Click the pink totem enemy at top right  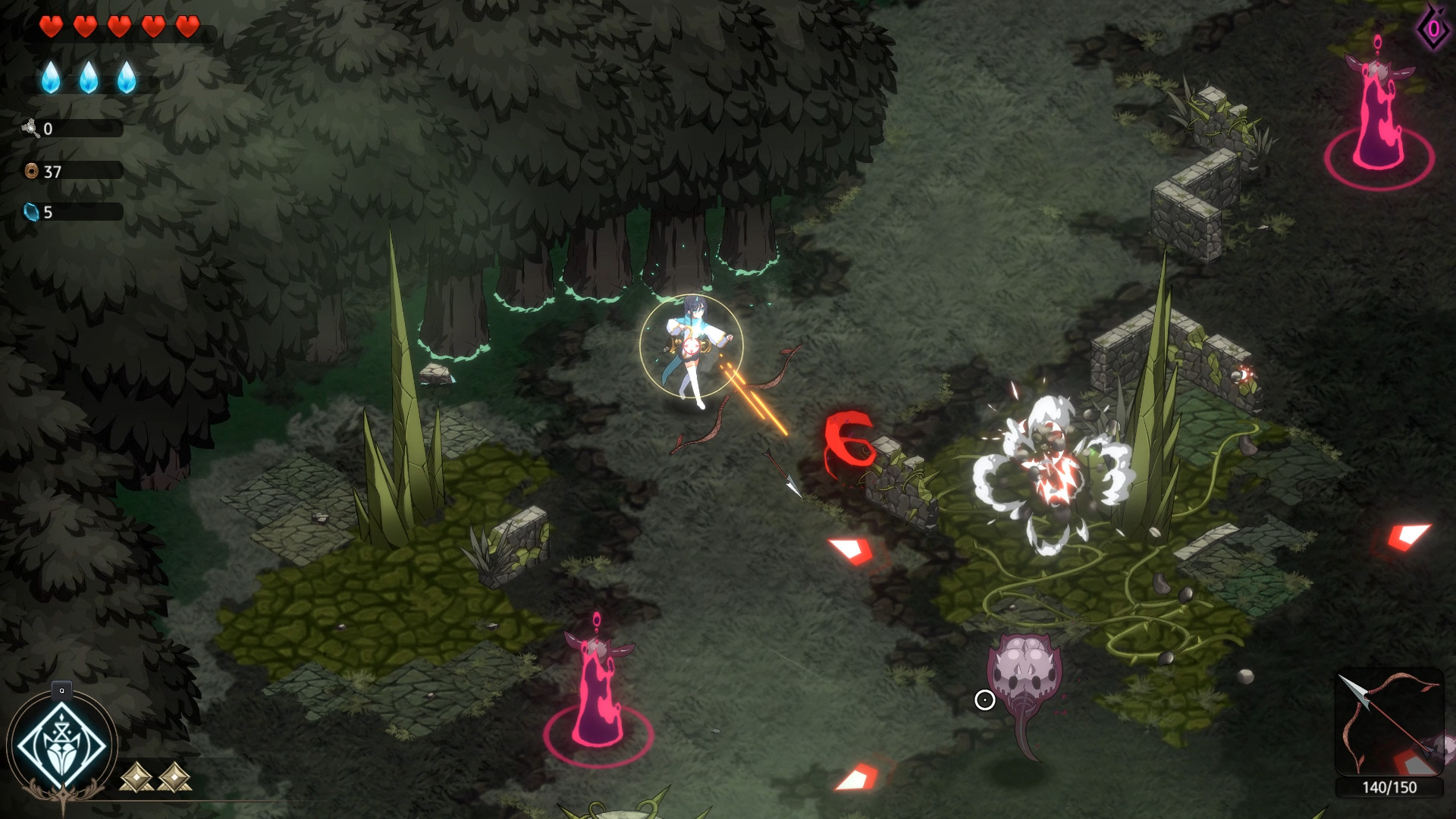(1379, 106)
